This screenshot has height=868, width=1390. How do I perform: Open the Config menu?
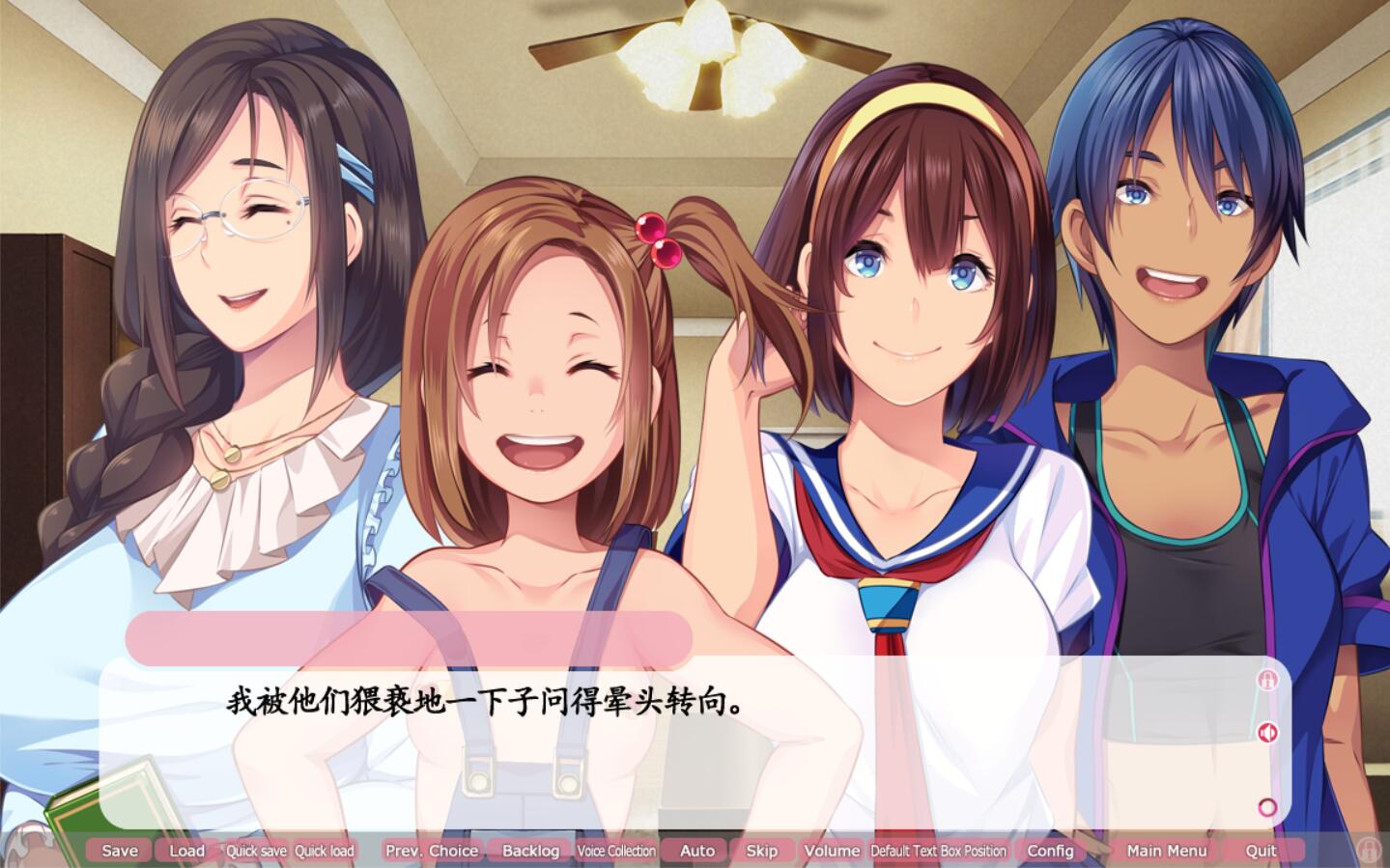pyautogui.click(x=1050, y=851)
